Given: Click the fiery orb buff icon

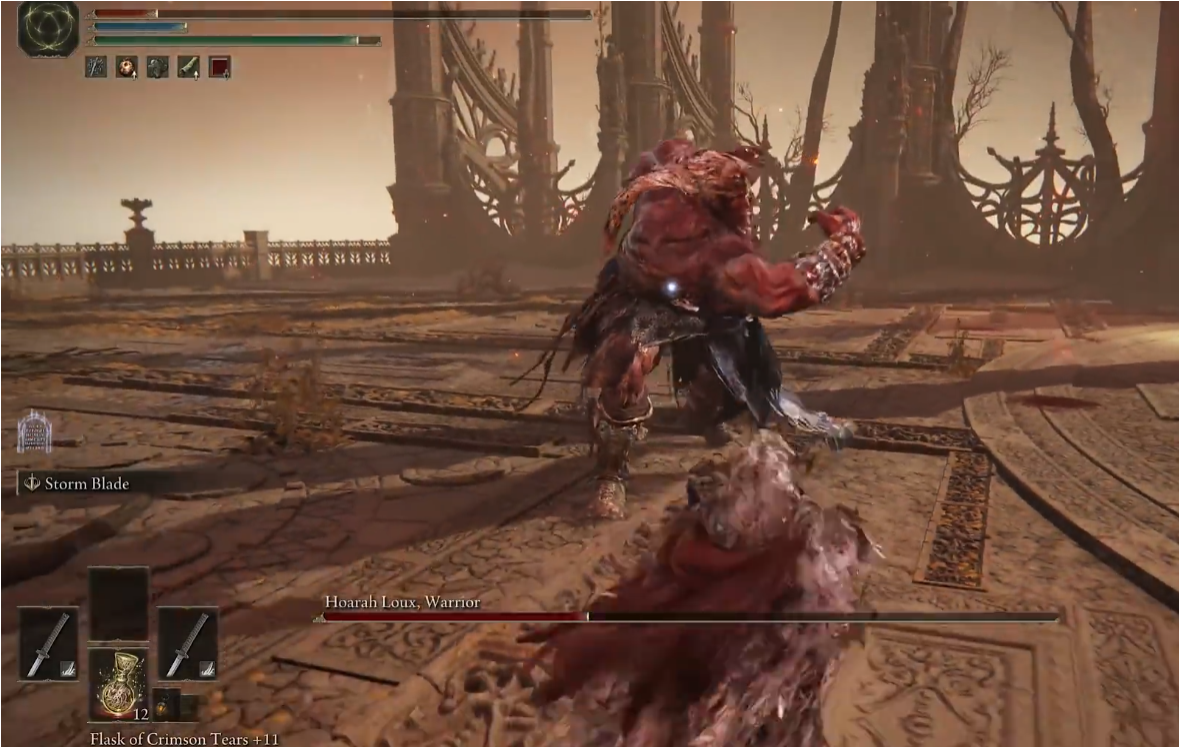Looking at the screenshot, I should [x=127, y=67].
